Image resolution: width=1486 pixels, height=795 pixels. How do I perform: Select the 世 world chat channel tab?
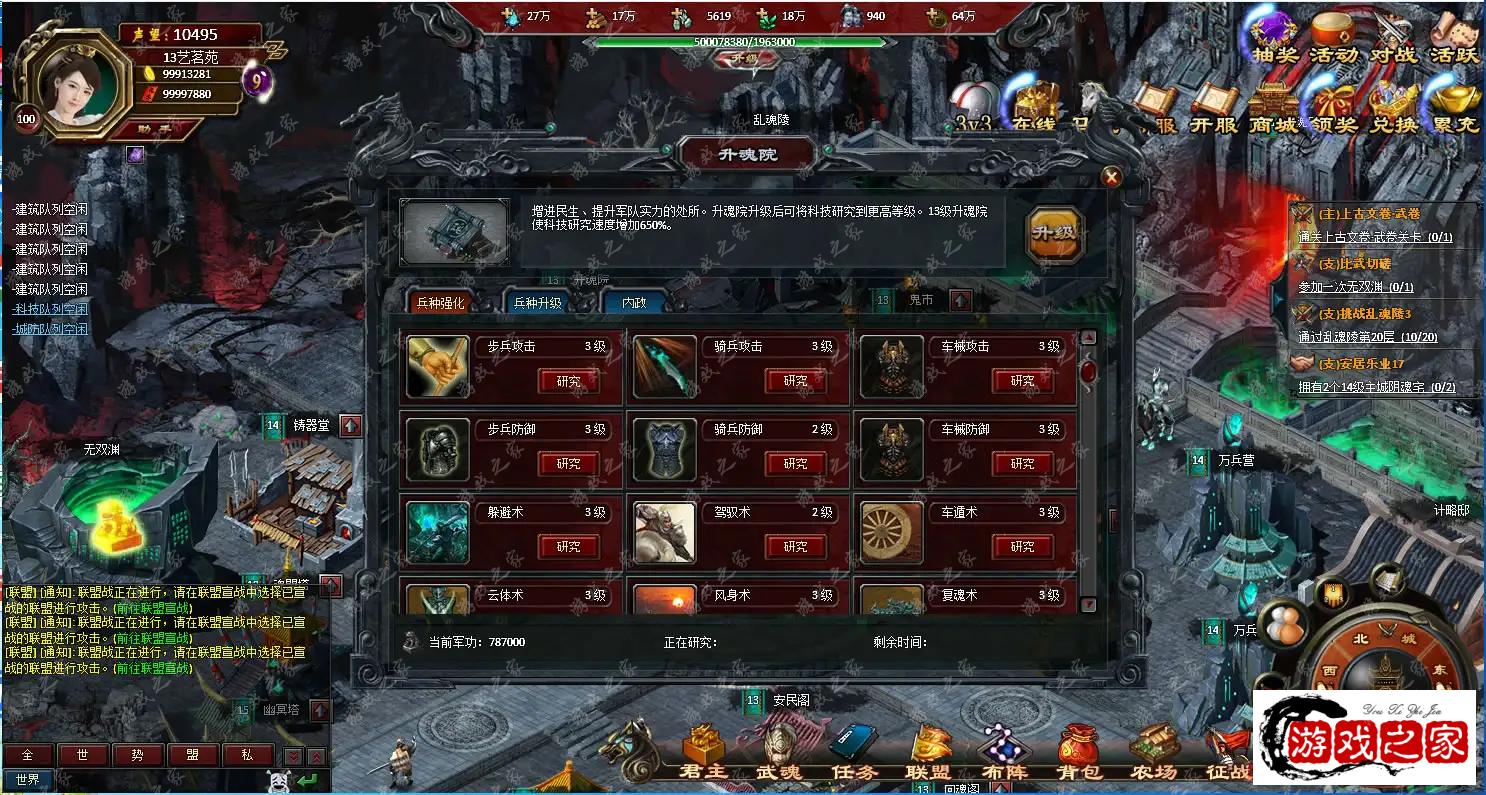click(x=83, y=756)
